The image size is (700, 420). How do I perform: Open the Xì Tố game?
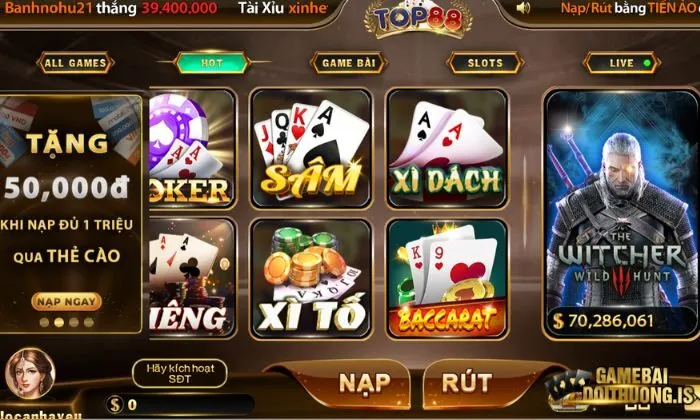click(310, 277)
